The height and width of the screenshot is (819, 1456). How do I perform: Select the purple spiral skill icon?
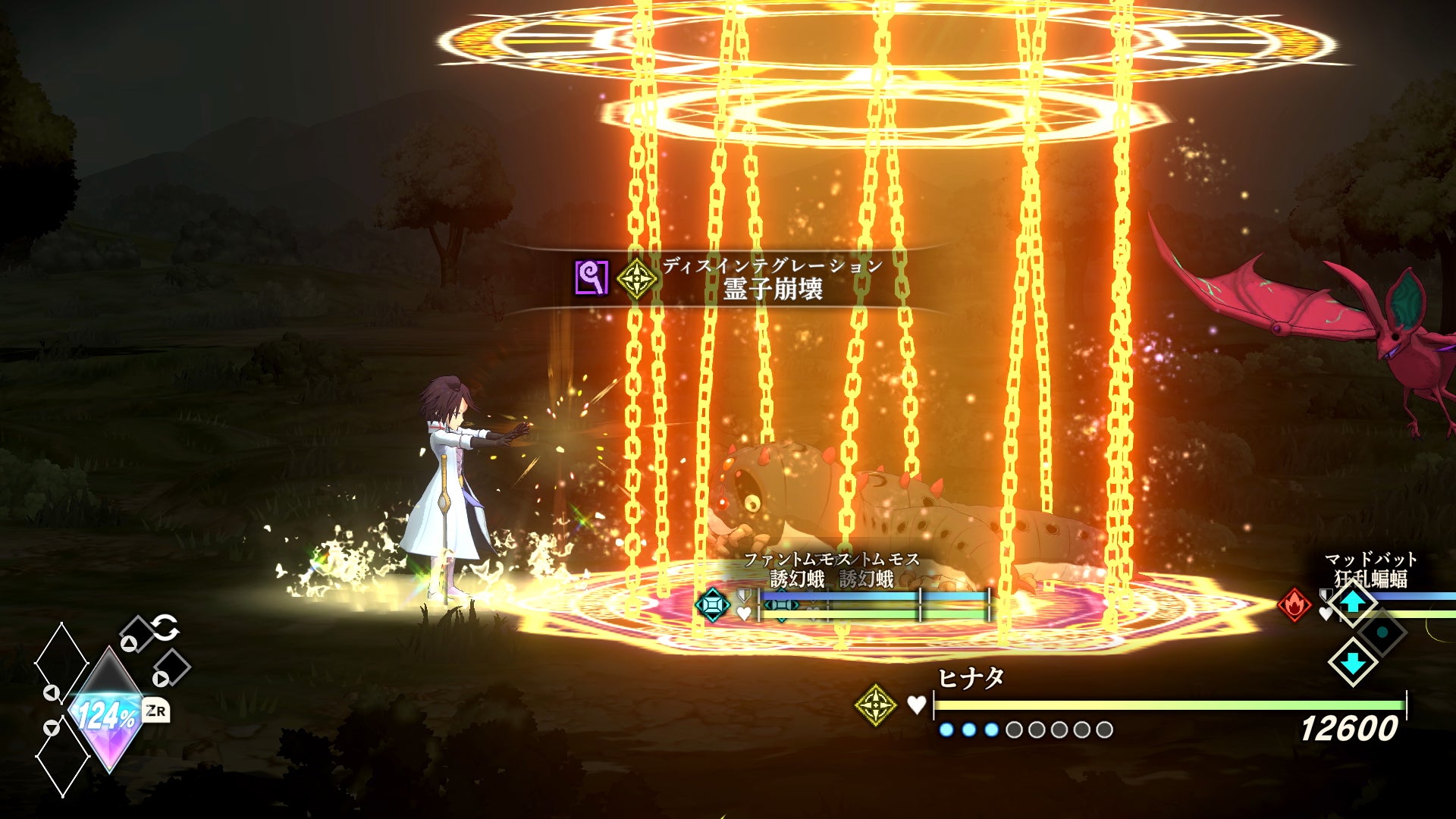point(591,278)
